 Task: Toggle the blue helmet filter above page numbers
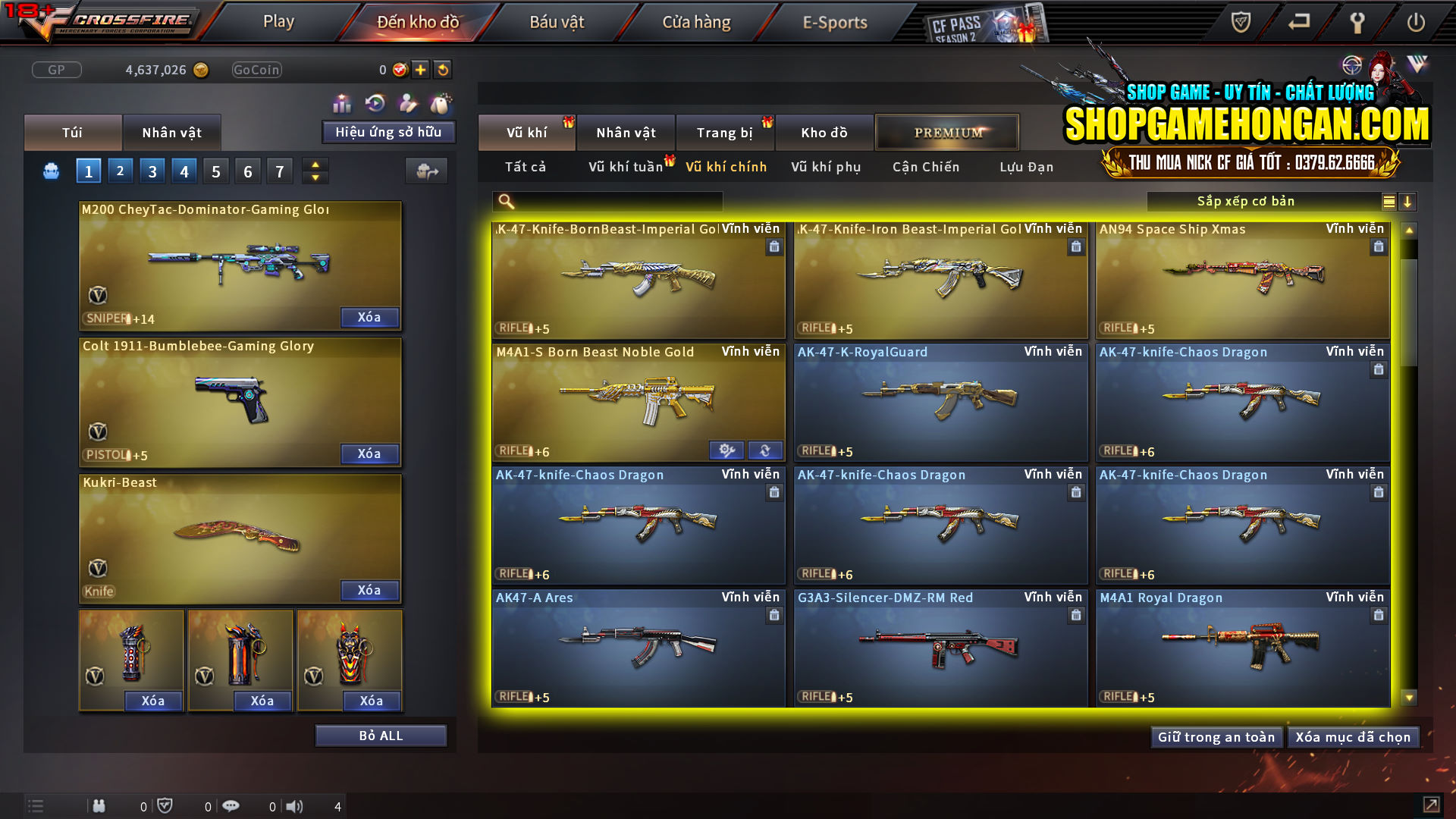(x=50, y=171)
